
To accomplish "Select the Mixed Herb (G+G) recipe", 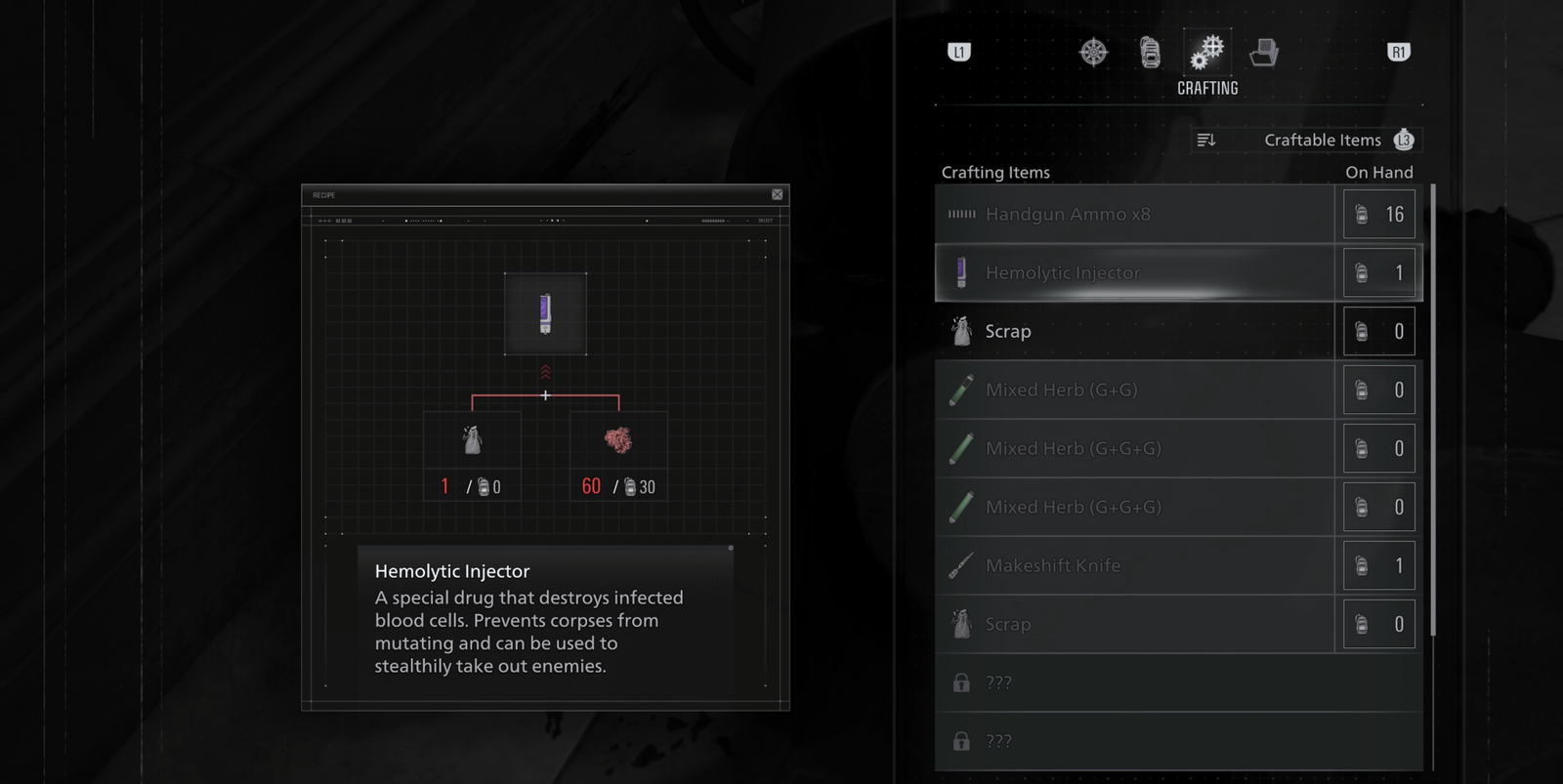I will point(1134,390).
